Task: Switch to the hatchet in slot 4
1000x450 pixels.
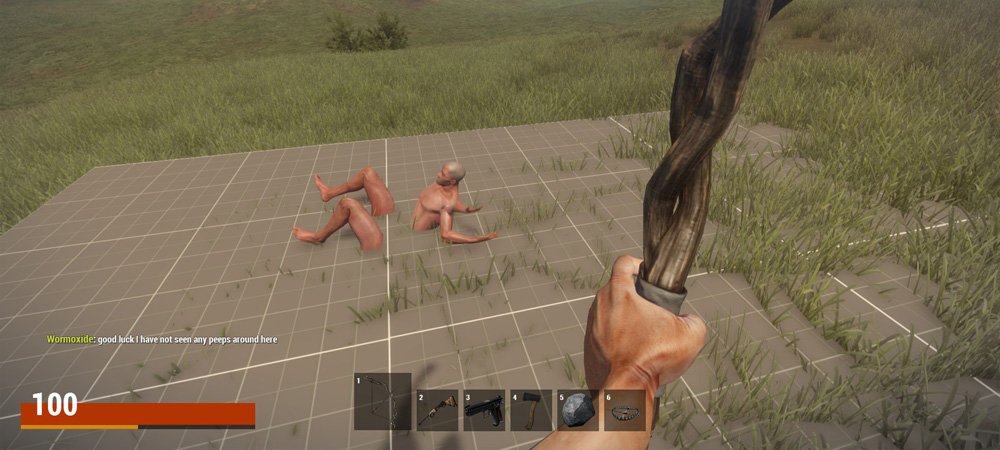Action: point(531,410)
